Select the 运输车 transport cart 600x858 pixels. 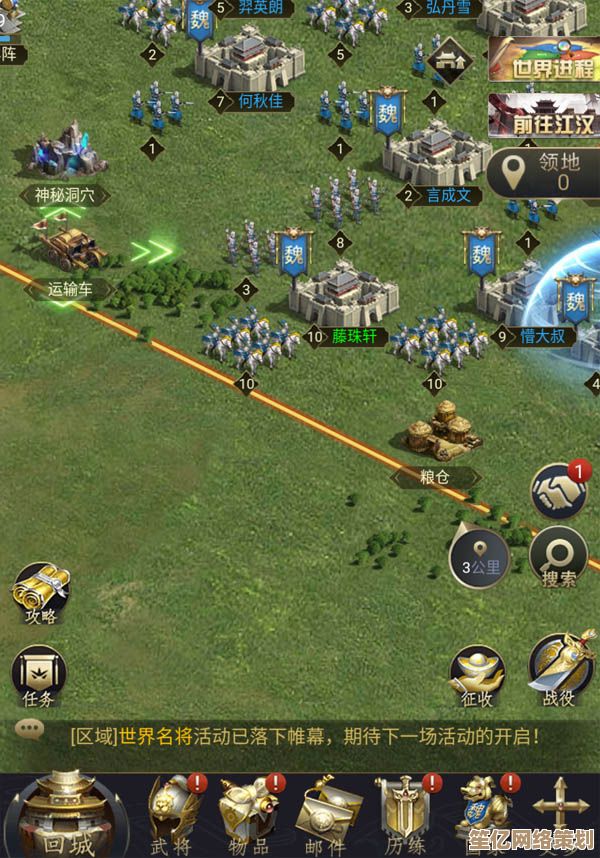point(70,248)
